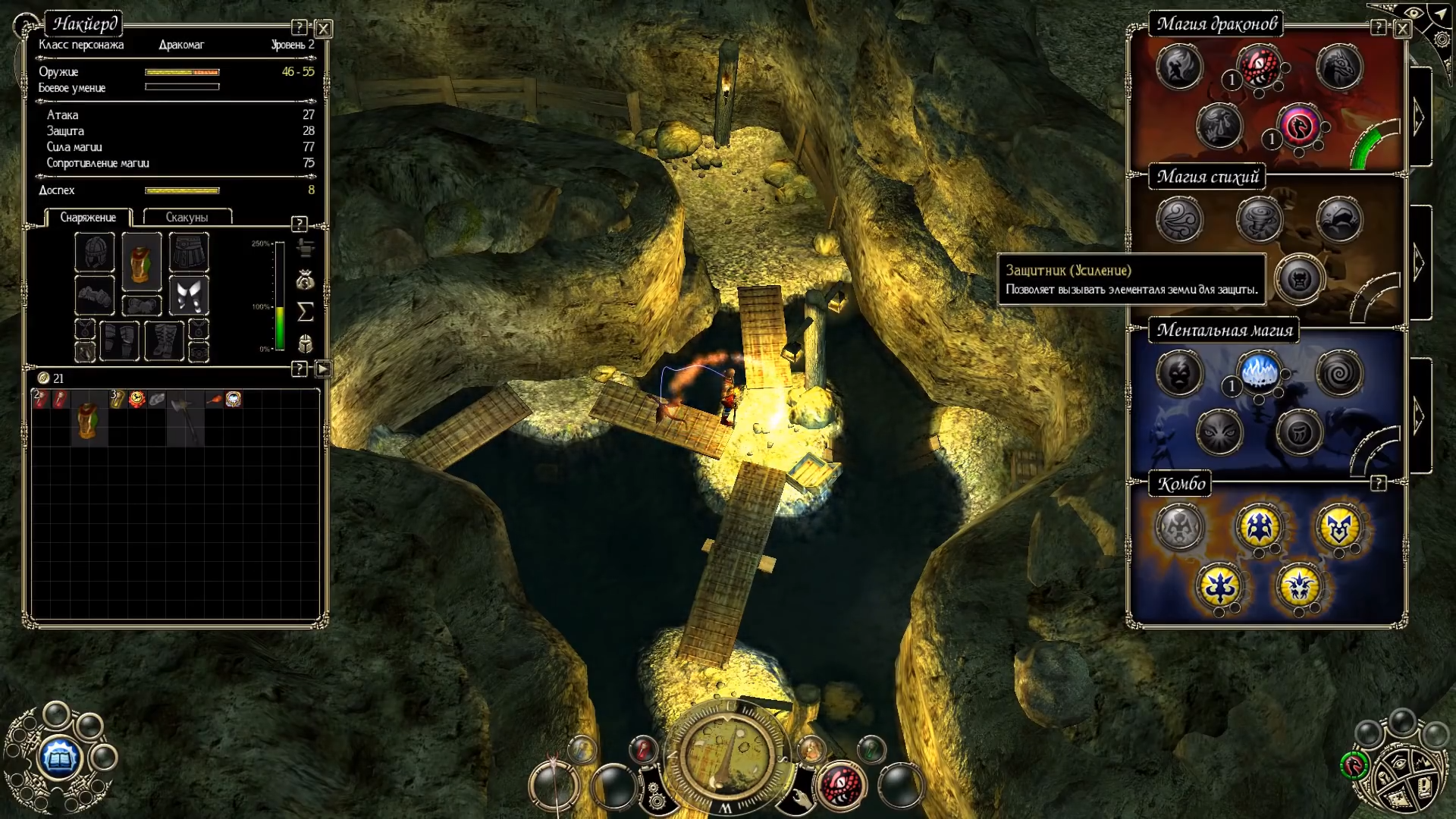Choose the spiral mental magic spell
The image size is (1456, 819).
1339,372
